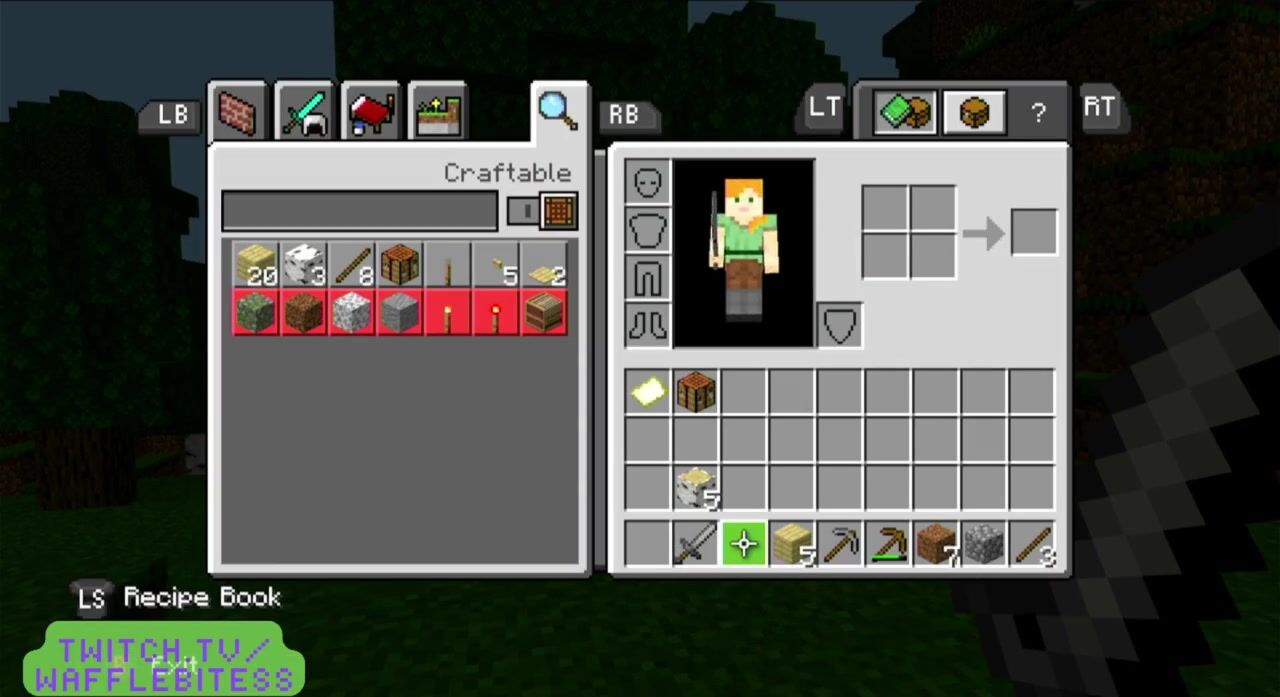Image resolution: width=1280 pixels, height=697 pixels.
Task: Select the crafting table recipe
Action: [x=400, y=265]
